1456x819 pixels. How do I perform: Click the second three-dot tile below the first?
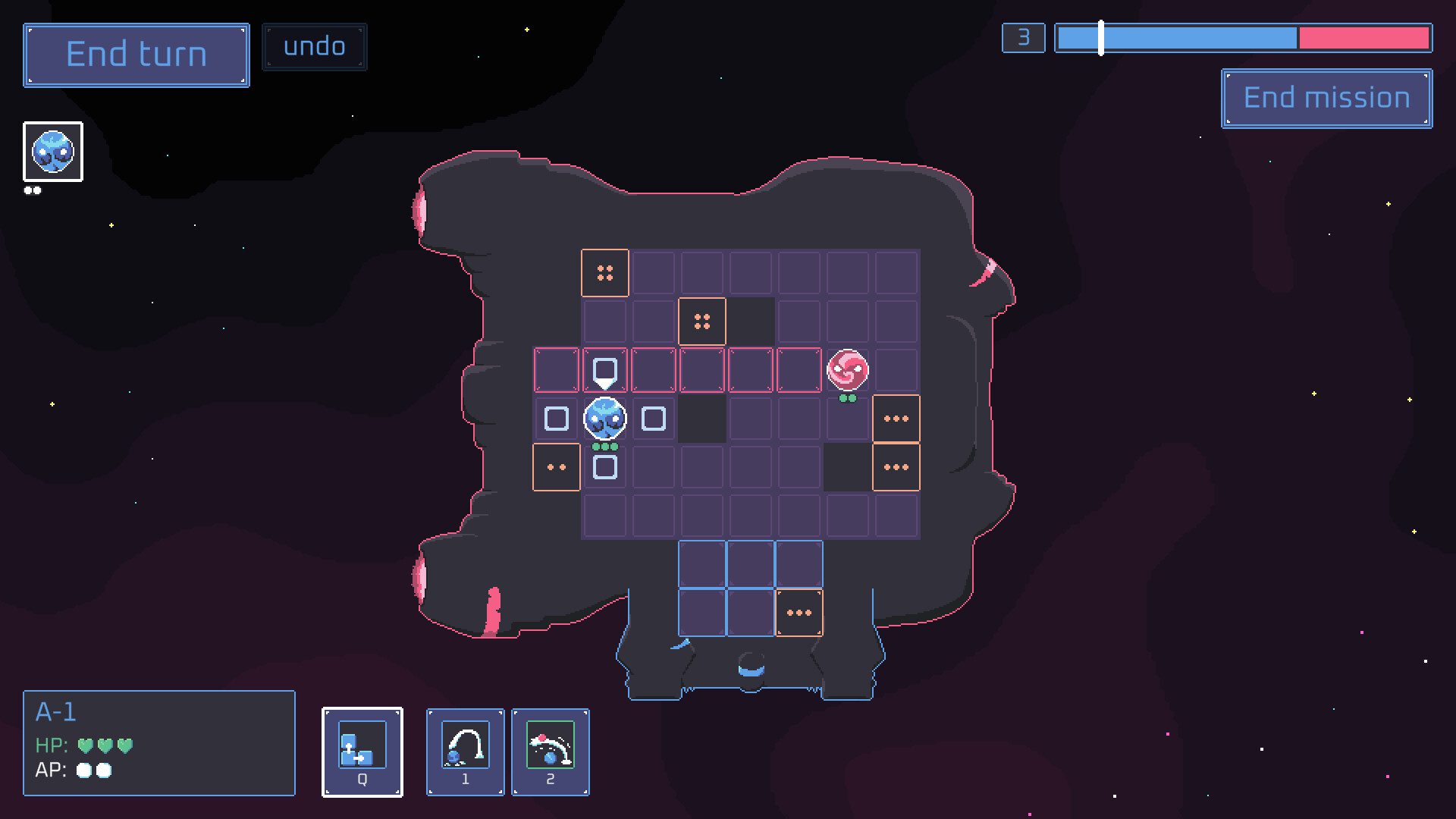[896, 467]
